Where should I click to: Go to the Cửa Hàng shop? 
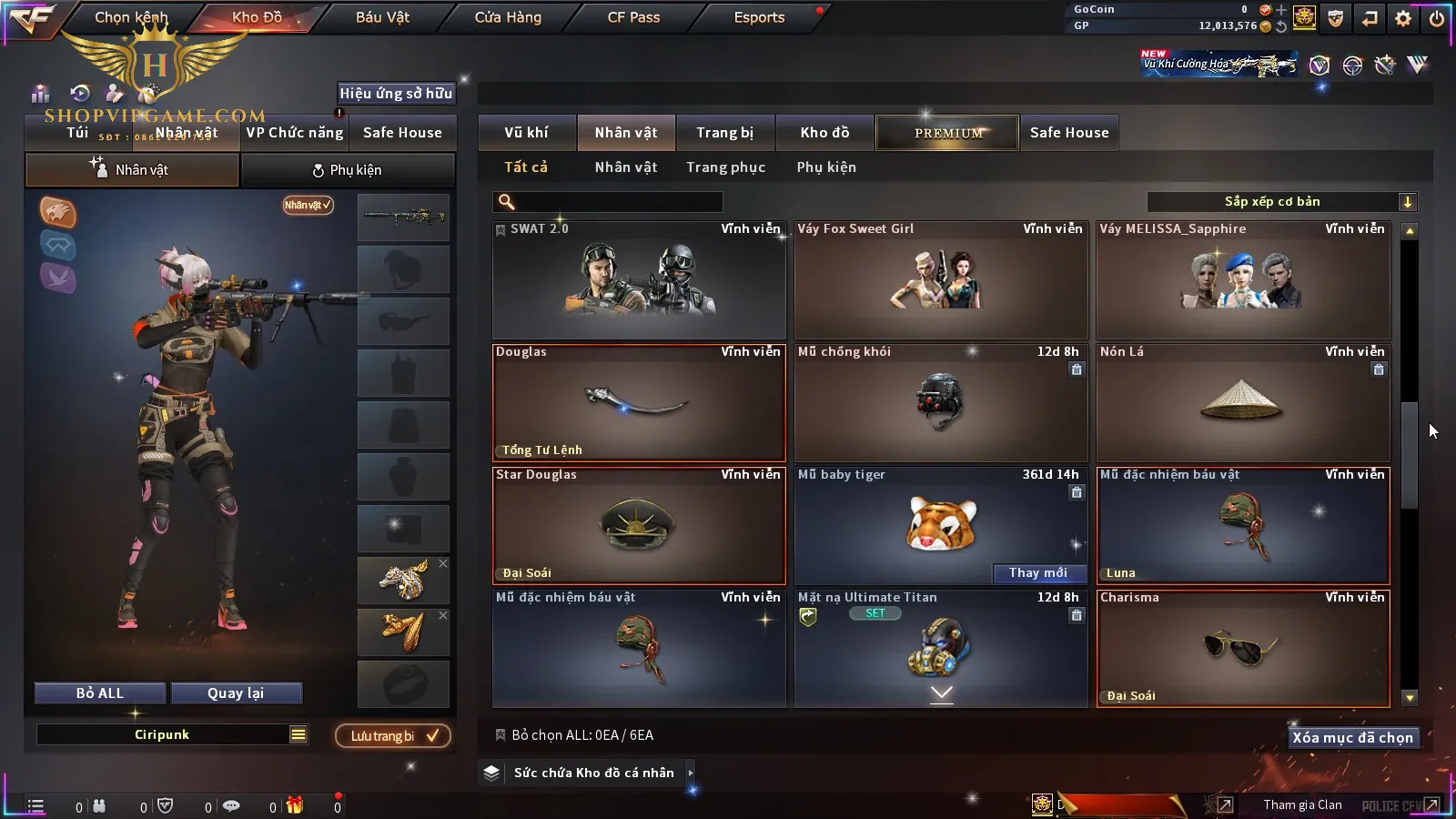click(x=508, y=17)
